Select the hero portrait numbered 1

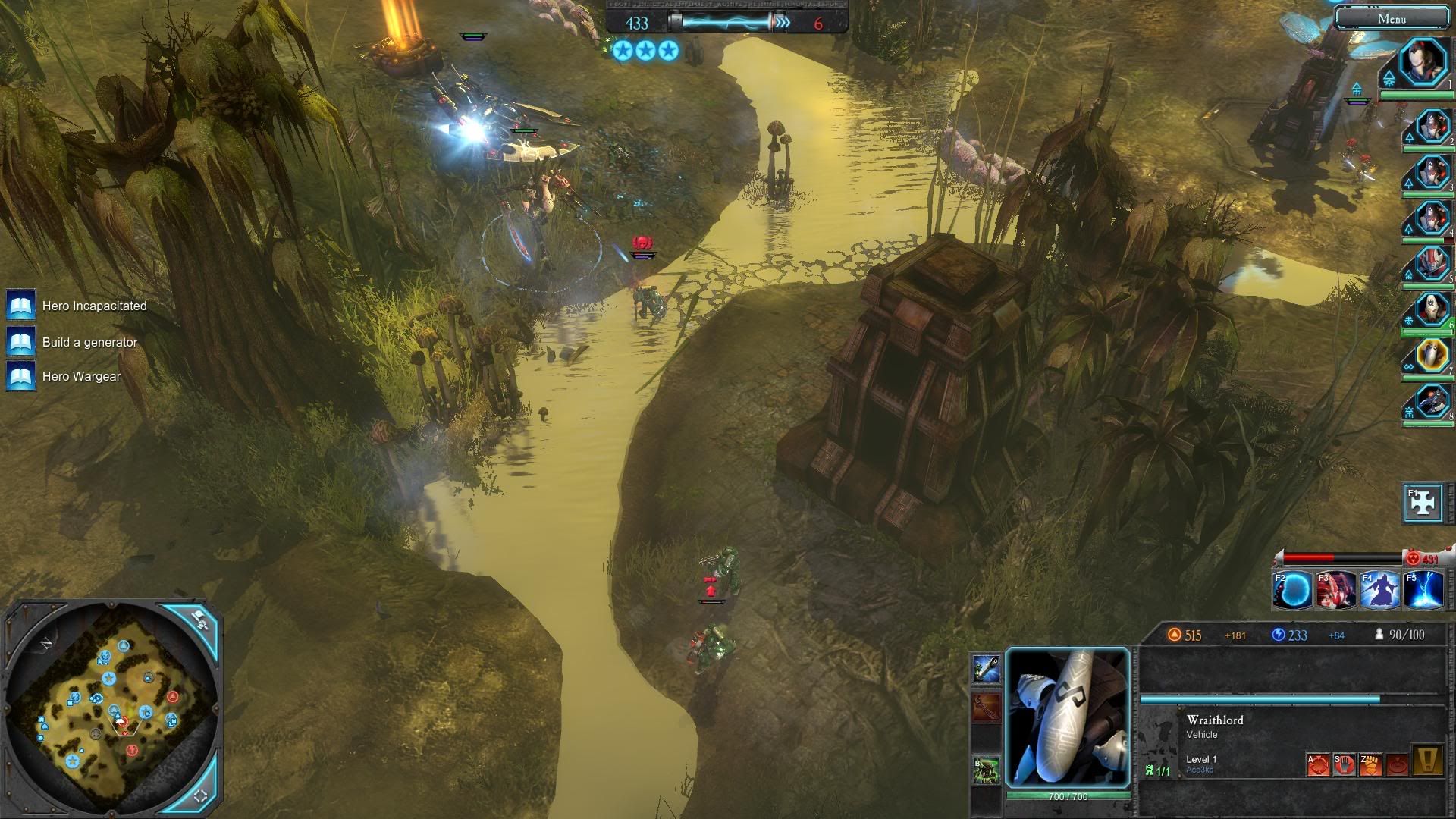pyautogui.click(x=1423, y=63)
